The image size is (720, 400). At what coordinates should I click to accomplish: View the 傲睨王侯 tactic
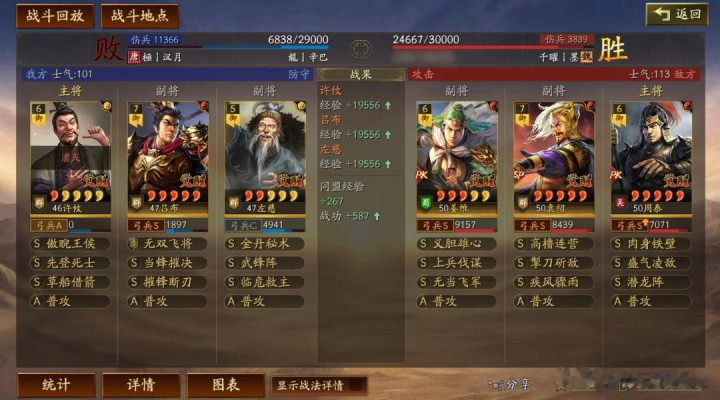click(70, 243)
